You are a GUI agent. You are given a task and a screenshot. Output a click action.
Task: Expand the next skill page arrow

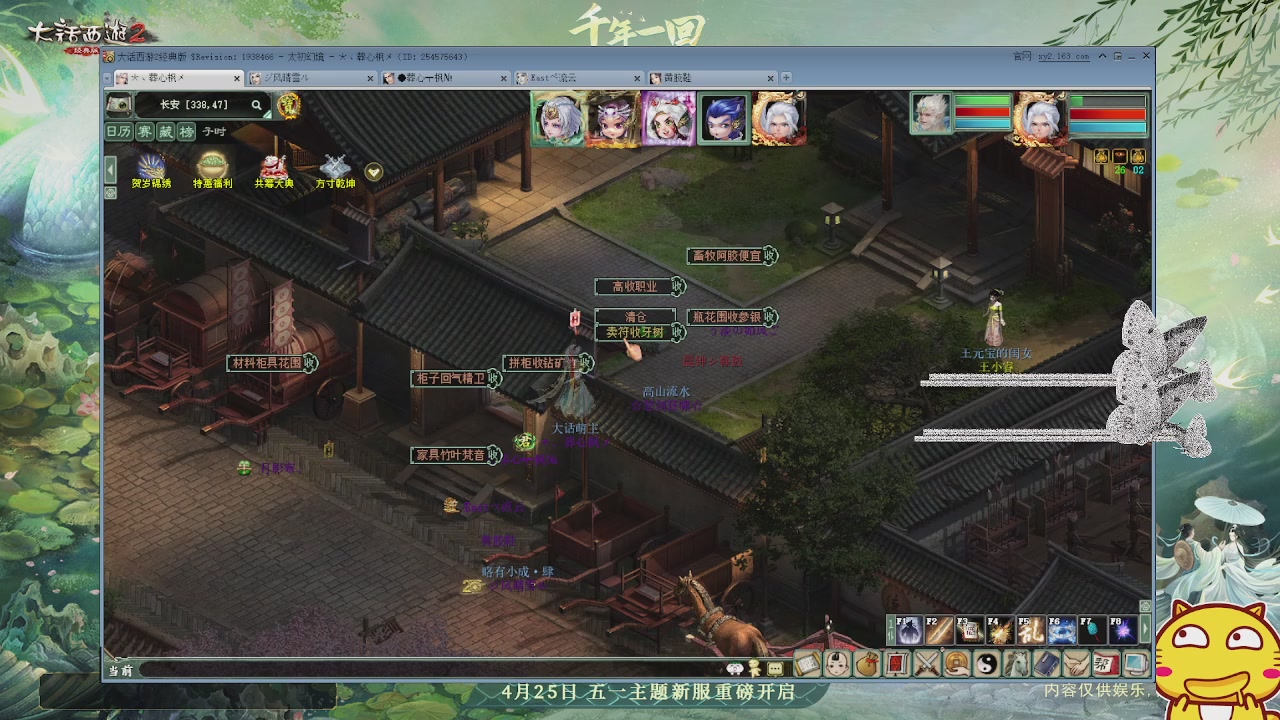tap(1145, 628)
